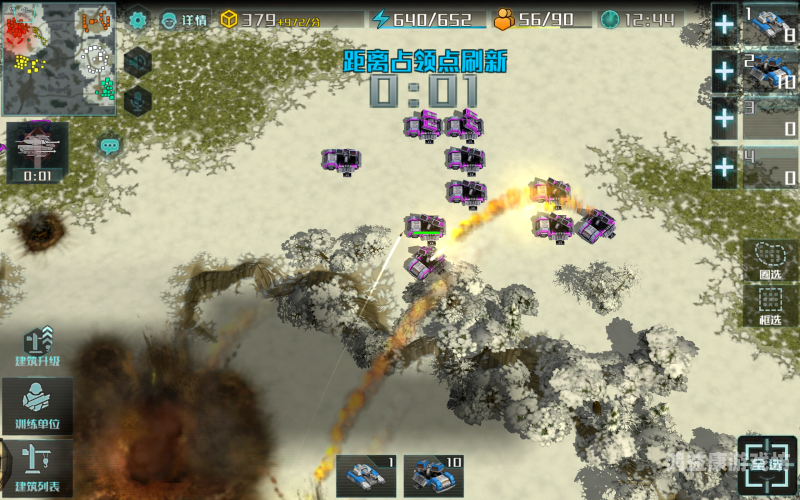Activate 圈选 lasso selection tool
800x500 pixels.
(770, 260)
